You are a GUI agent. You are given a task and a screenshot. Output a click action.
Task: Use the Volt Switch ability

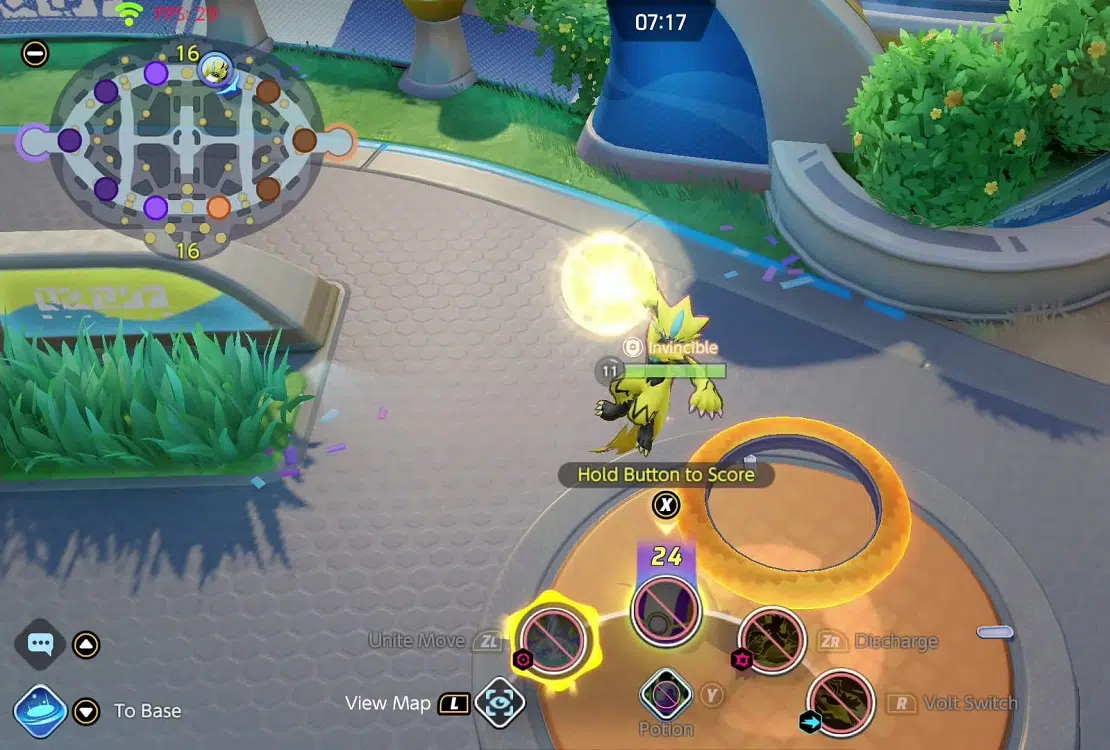pyautogui.click(x=841, y=702)
